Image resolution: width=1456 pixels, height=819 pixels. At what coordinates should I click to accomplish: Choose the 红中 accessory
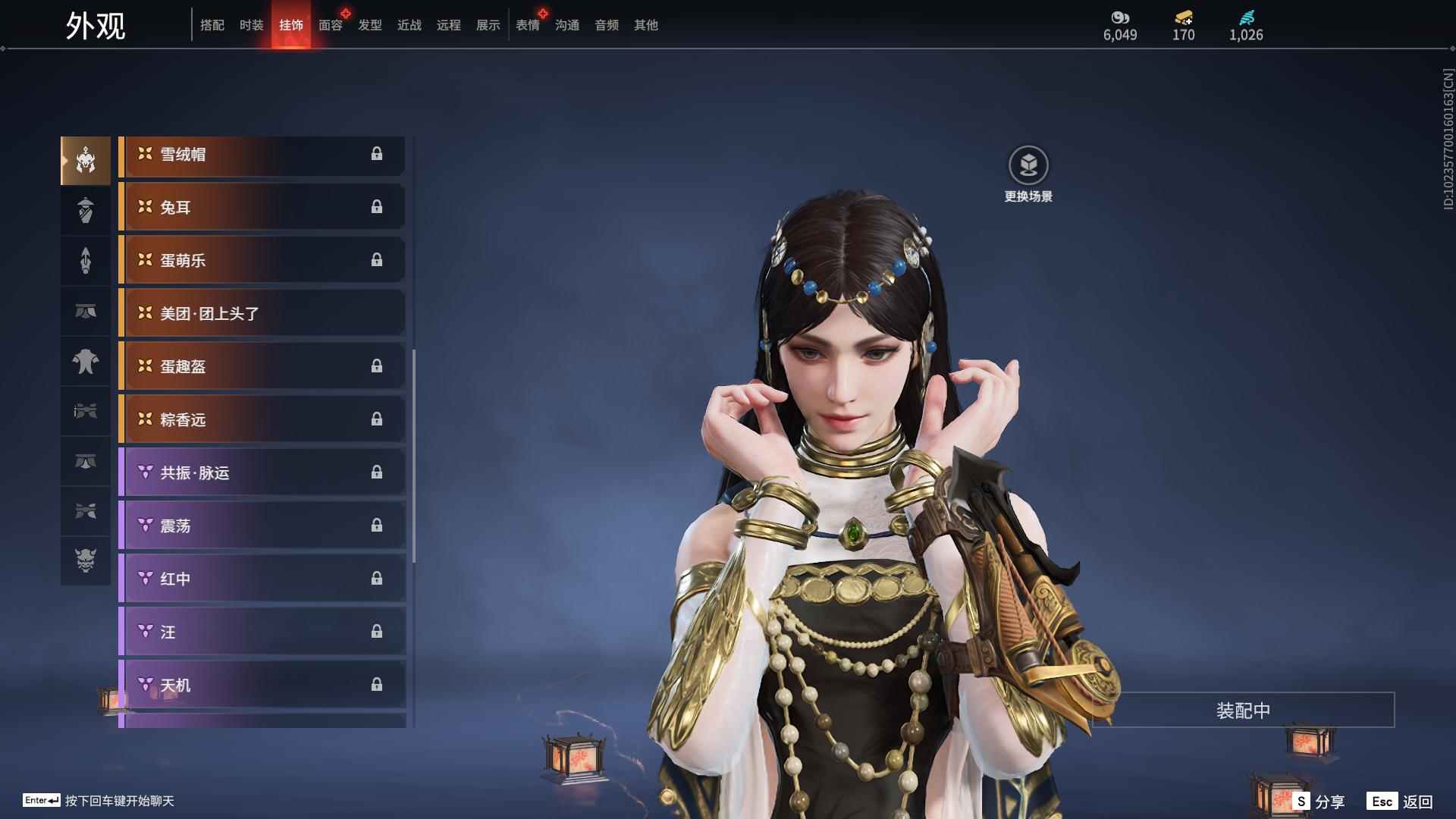click(262, 579)
